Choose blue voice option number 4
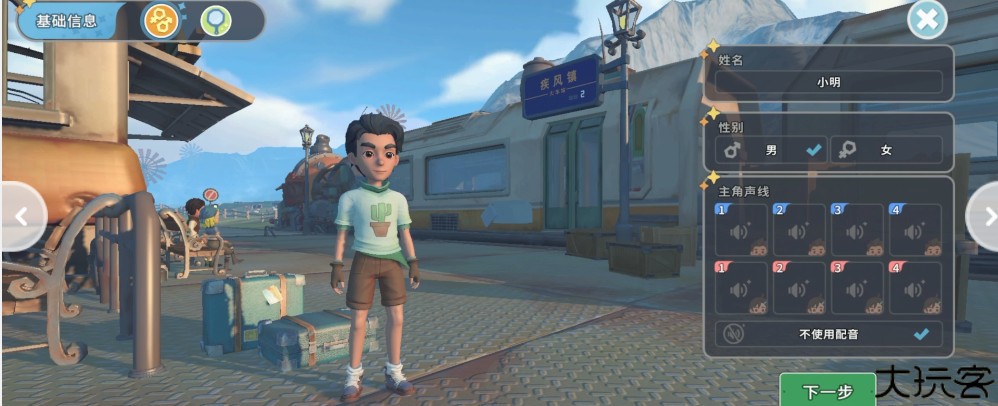The image size is (998, 406). pyautogui.click(x=915, y=231)
